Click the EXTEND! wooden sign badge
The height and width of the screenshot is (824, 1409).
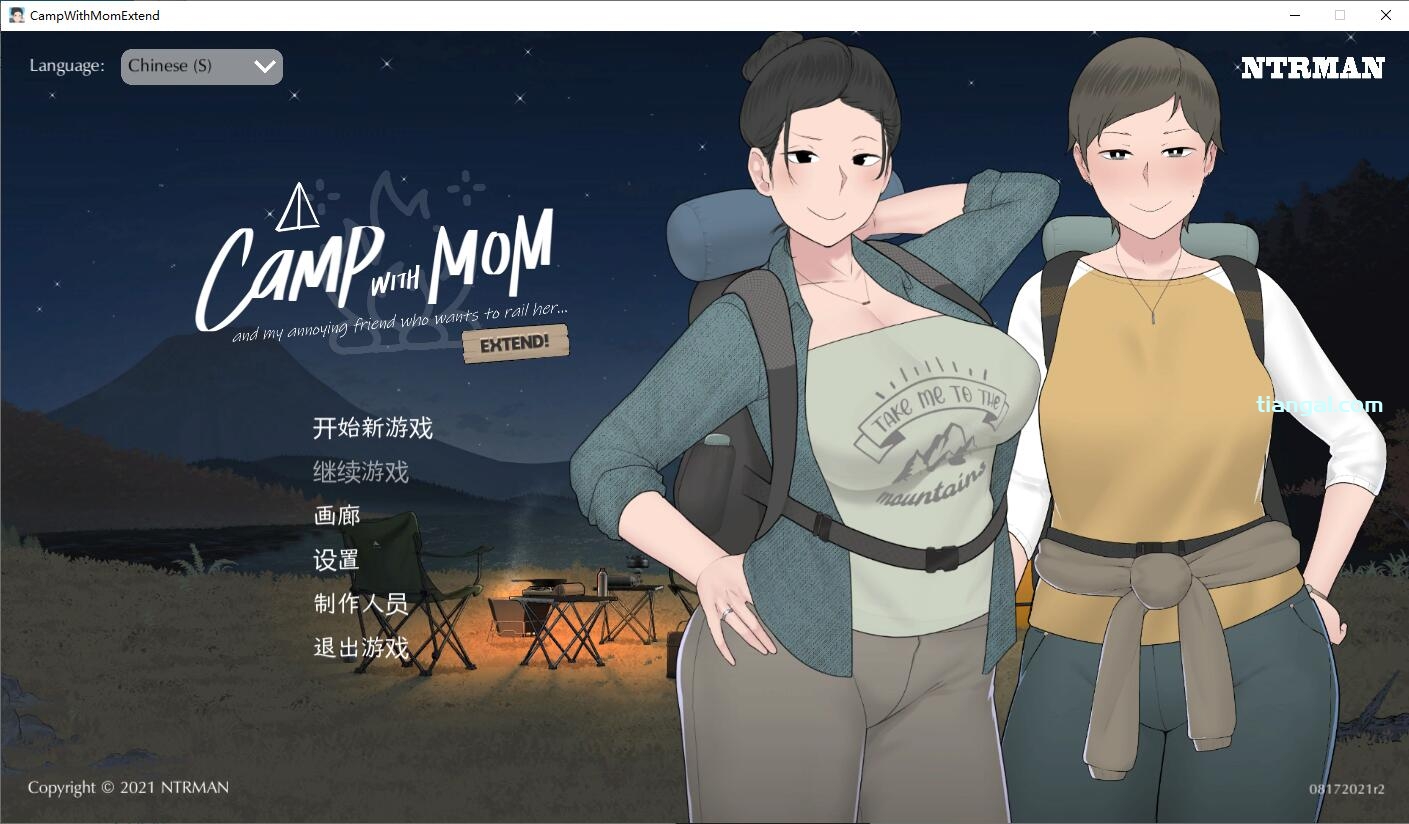point(515,341)
